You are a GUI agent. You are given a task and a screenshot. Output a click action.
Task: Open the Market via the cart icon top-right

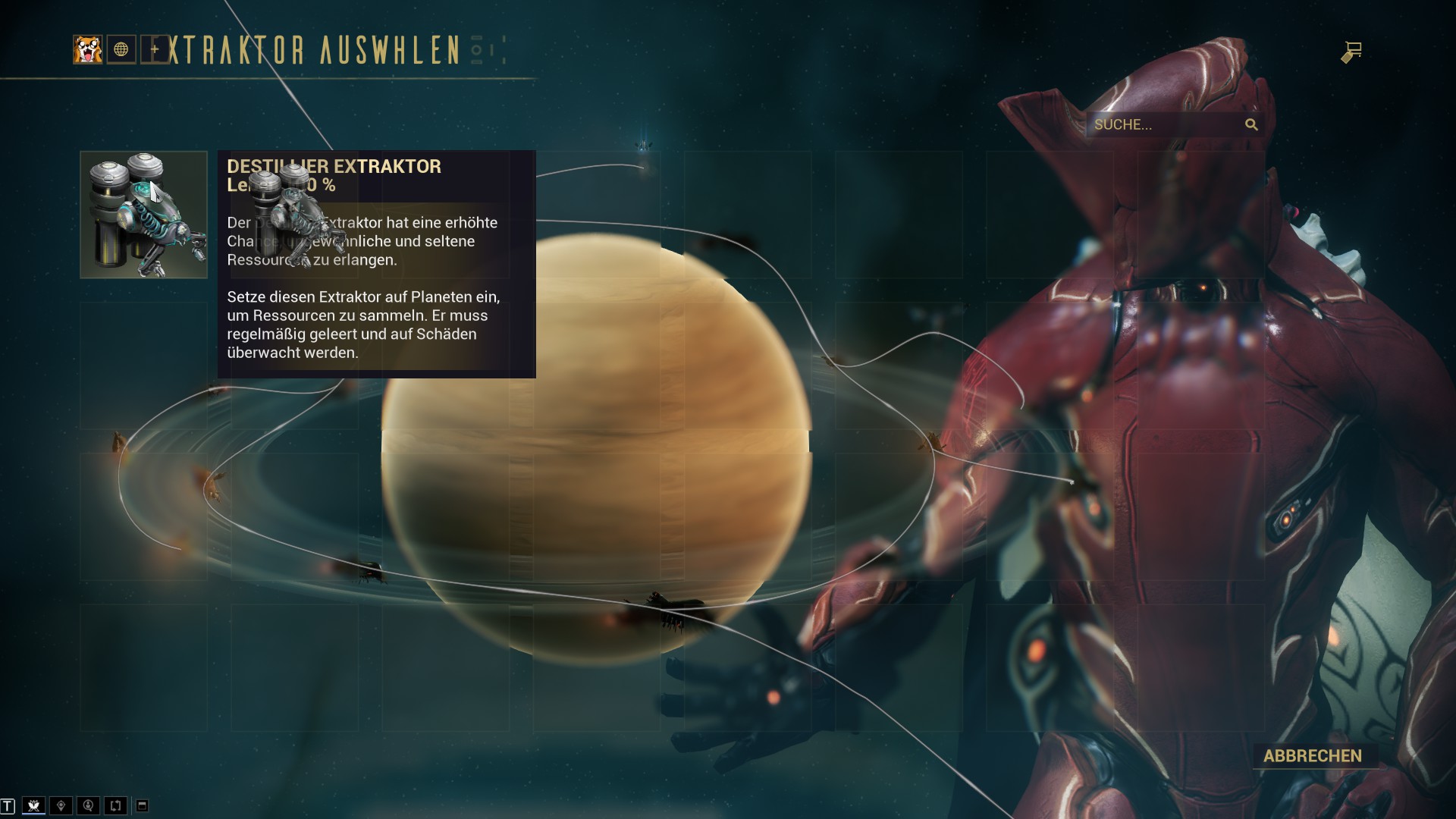[1353, 50]
